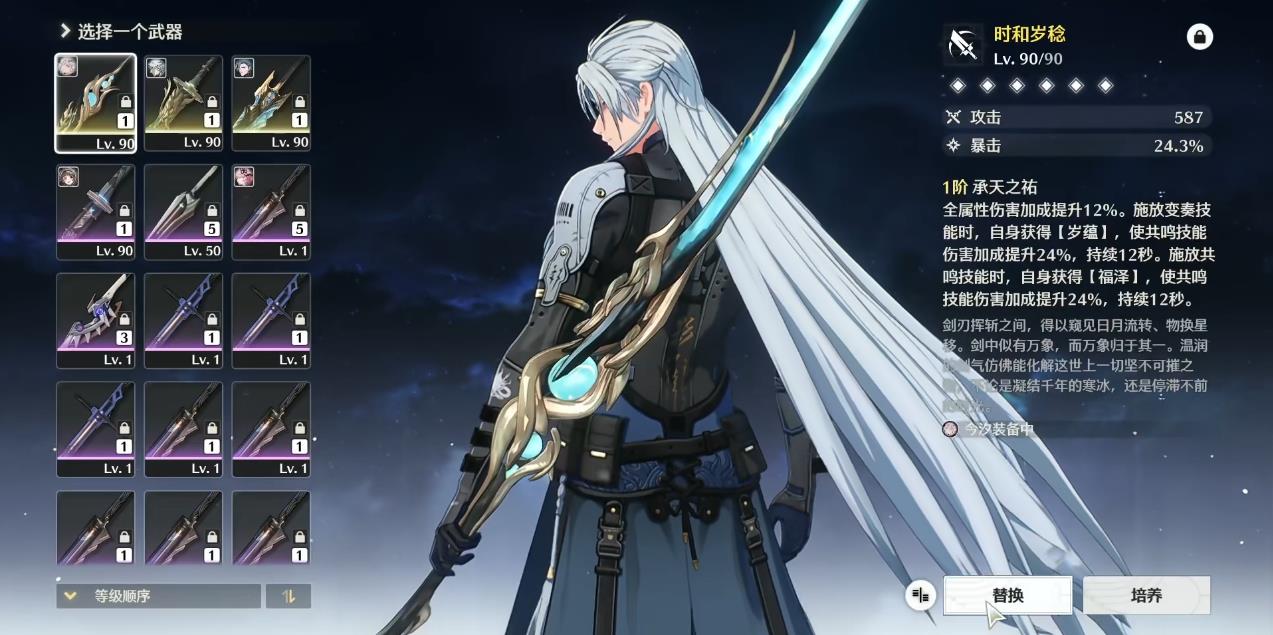Pick the Lv. 1 weapon with quantity 3

click(96, 320)
